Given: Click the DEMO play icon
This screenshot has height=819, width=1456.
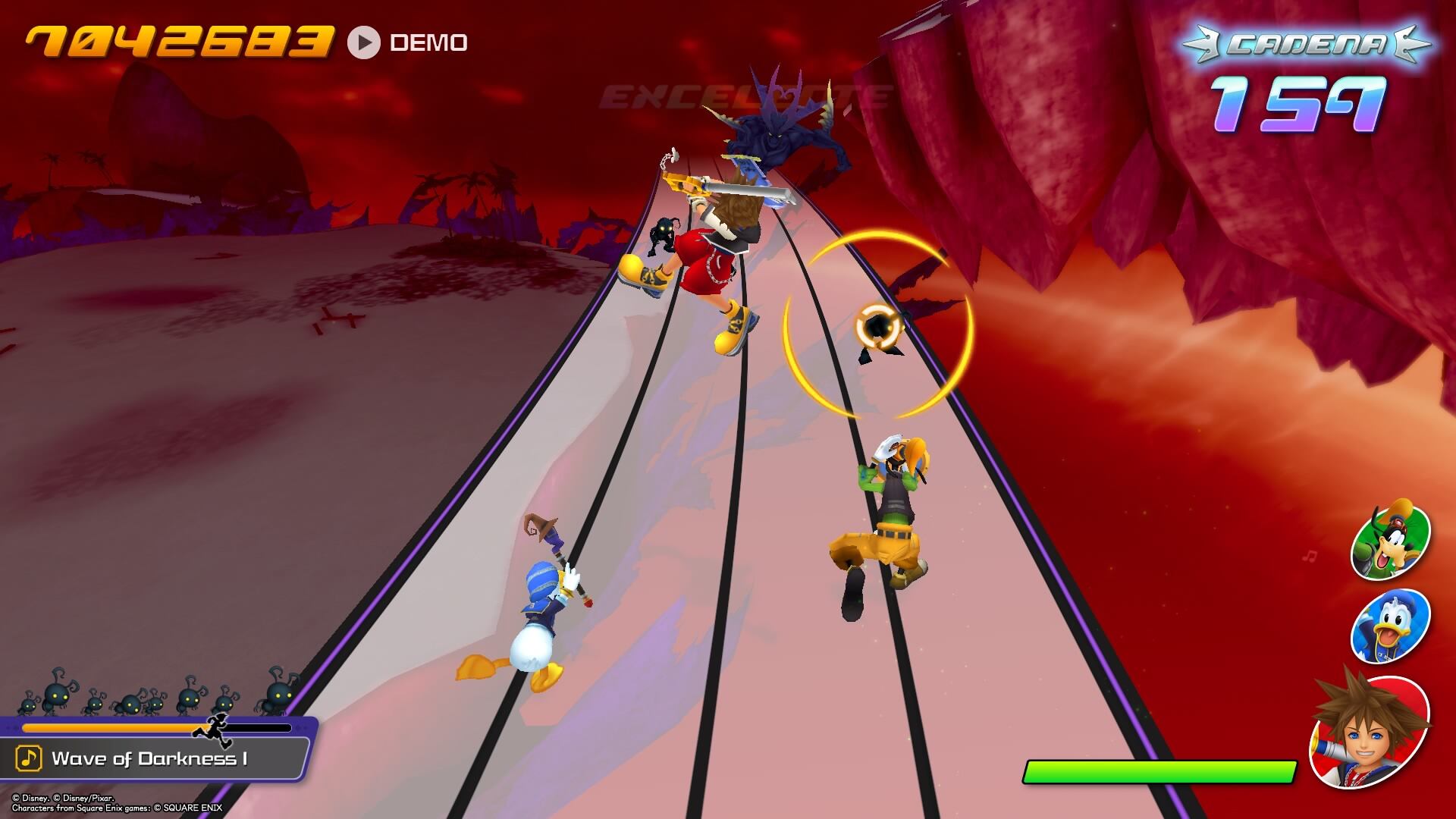Looking at the screenshot, I should point(364,42).
